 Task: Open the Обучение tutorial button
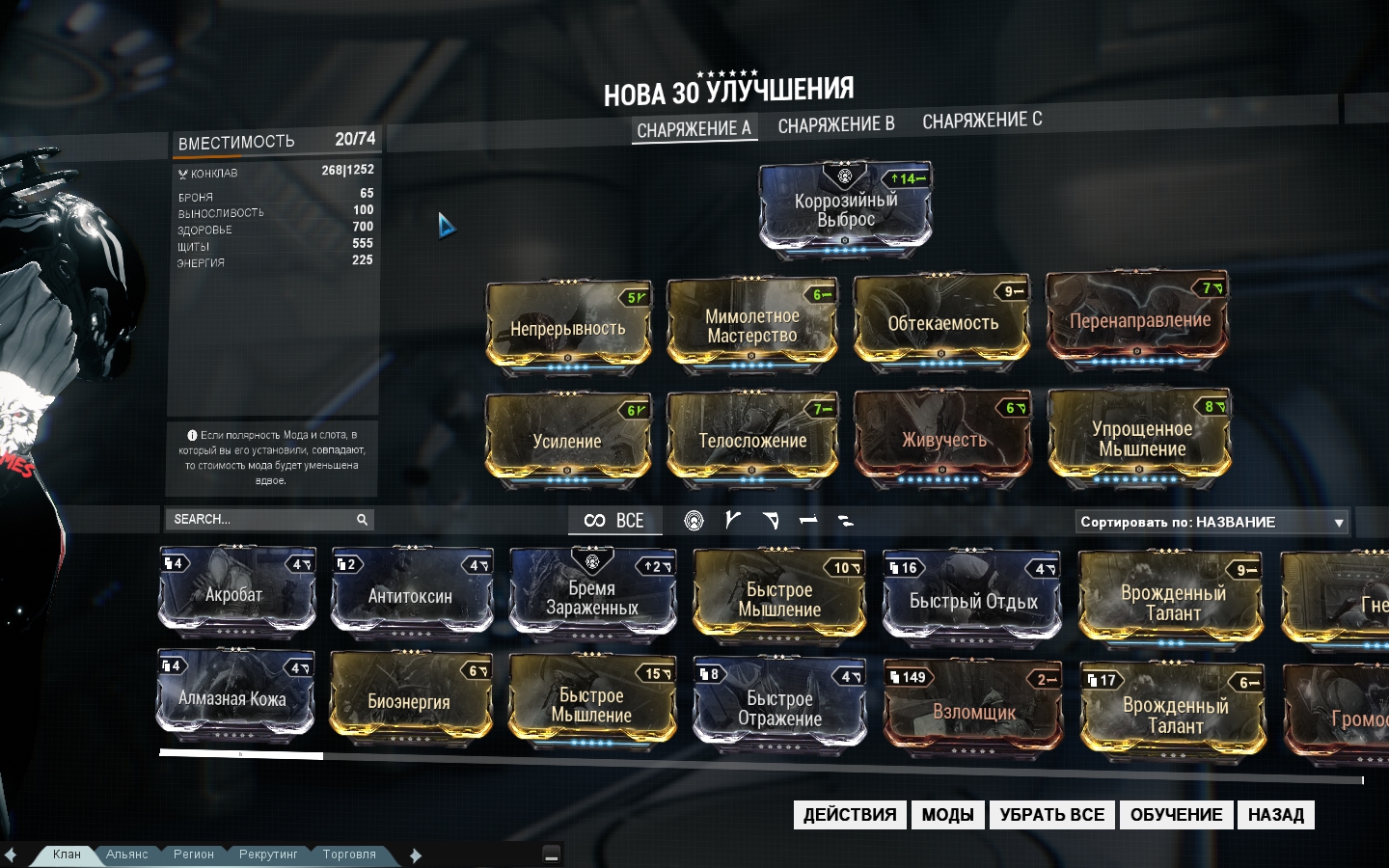click(1176, 815)
